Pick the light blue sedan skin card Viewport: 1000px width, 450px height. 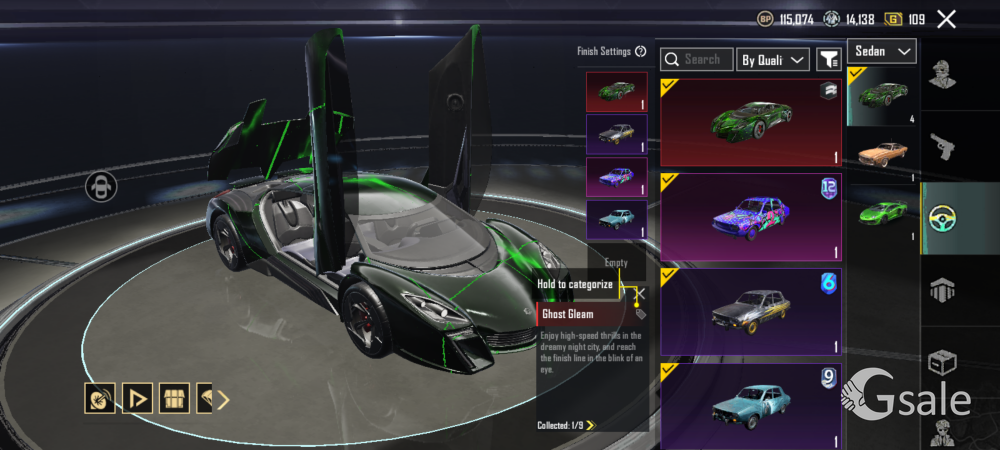click(x=751, y=404)
